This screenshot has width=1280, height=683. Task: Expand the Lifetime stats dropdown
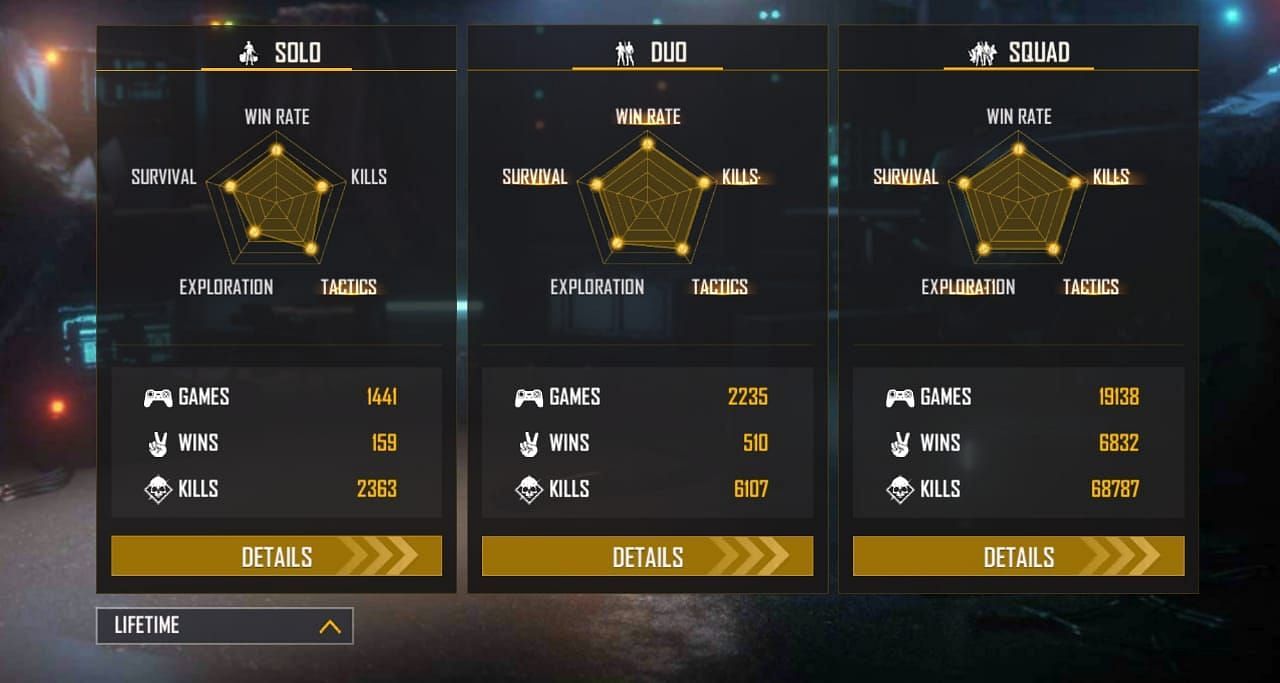224,626
